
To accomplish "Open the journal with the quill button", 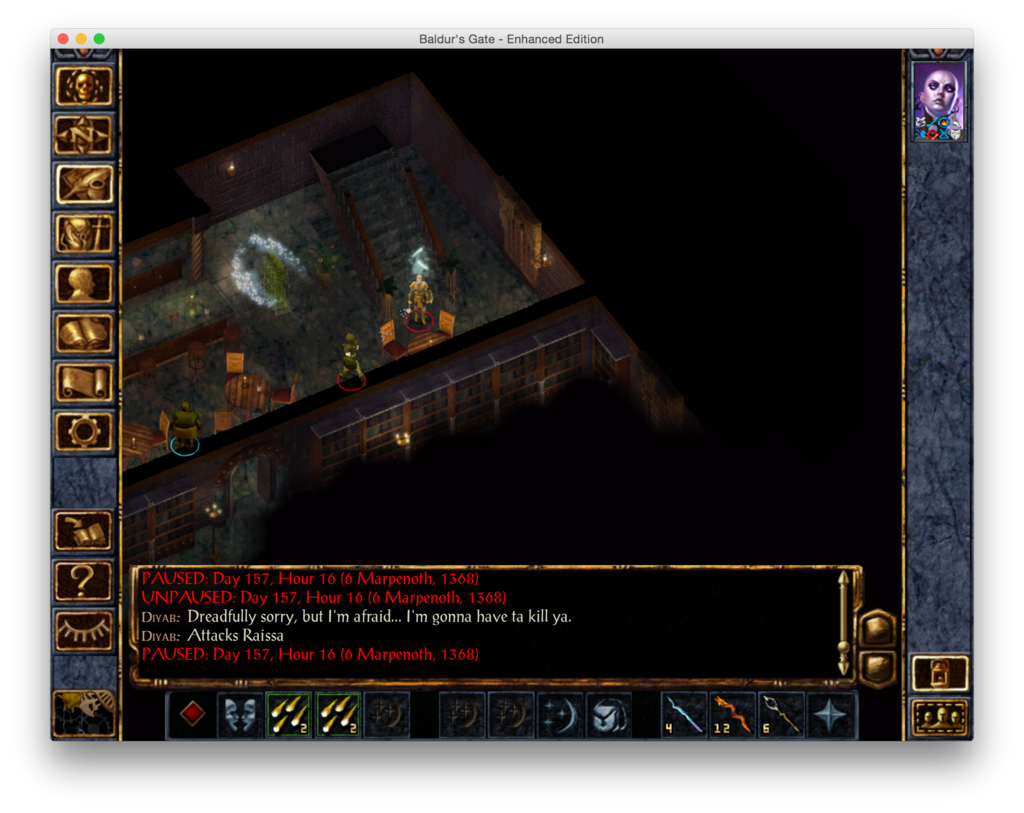I will click(84, 184).
